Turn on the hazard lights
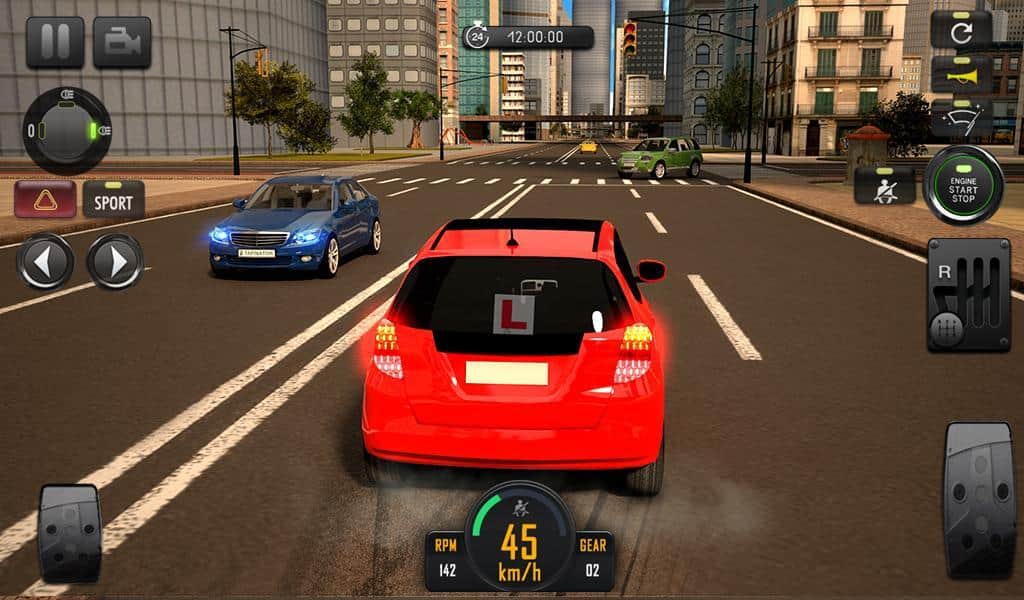Screen dimensions: 1024x600 (x=45, y=199)
